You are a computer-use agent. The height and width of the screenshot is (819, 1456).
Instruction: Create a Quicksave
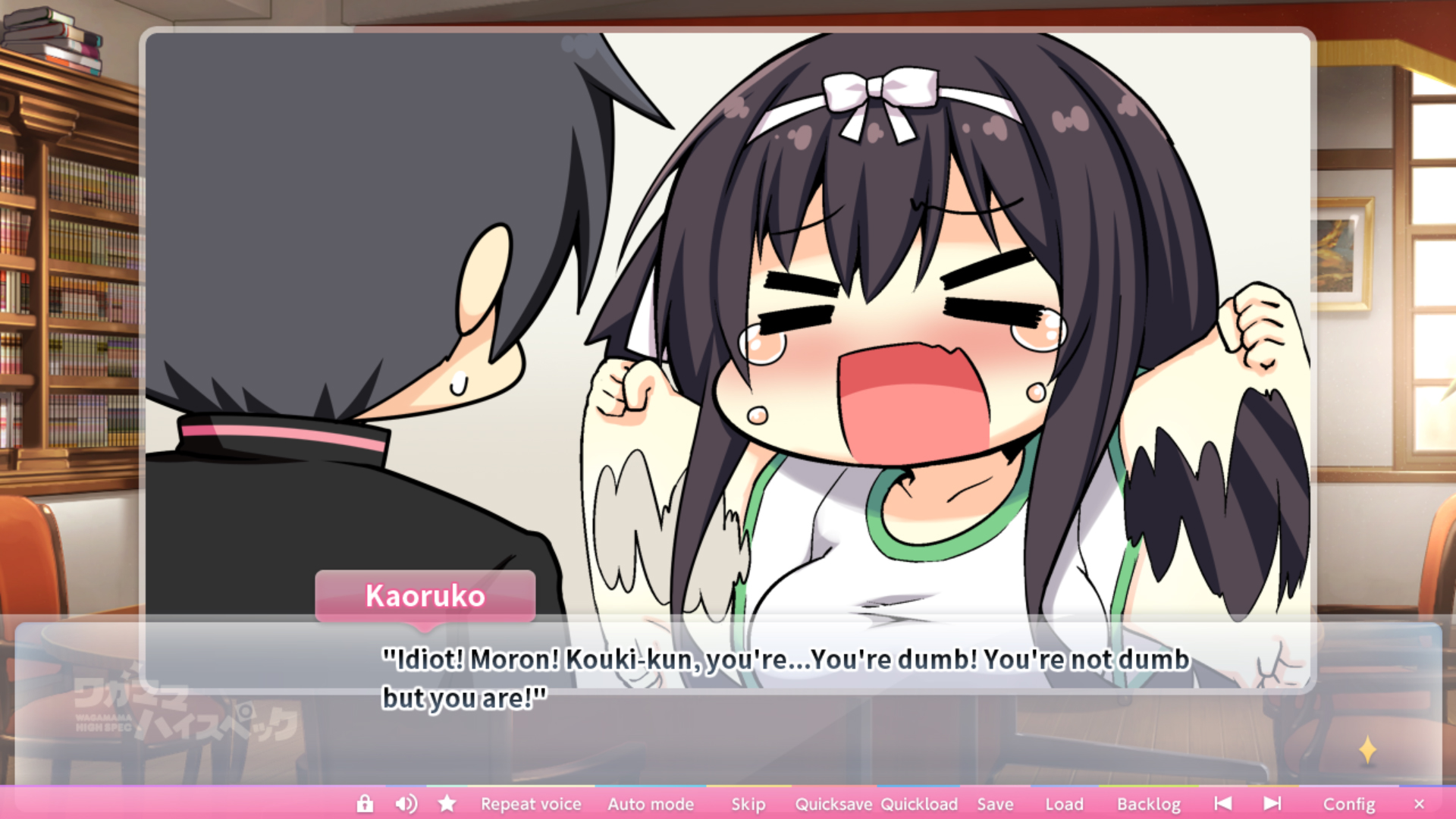[x=833, y=804]
